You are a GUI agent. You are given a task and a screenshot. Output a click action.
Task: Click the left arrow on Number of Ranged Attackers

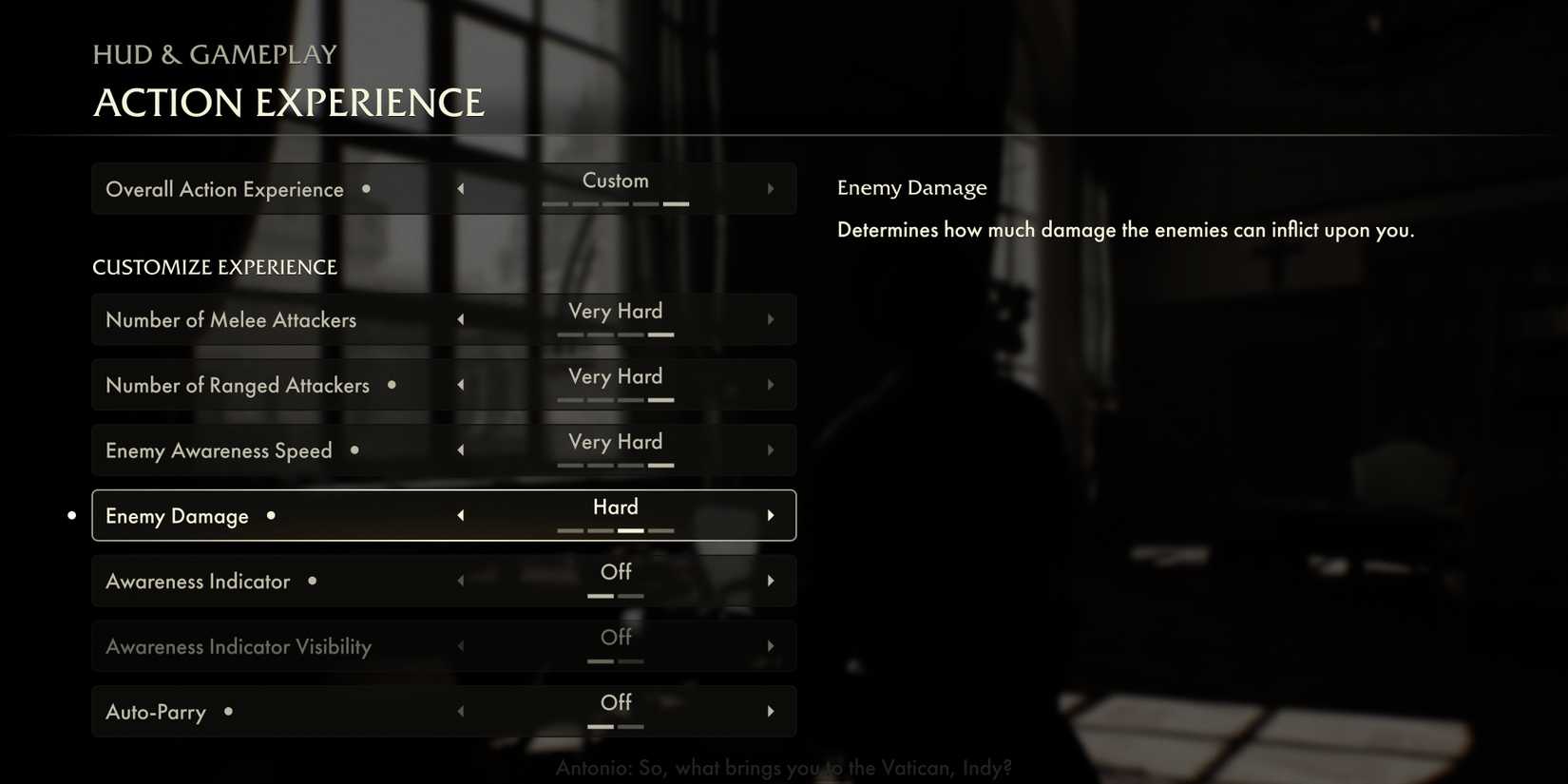tap(460, 384)
